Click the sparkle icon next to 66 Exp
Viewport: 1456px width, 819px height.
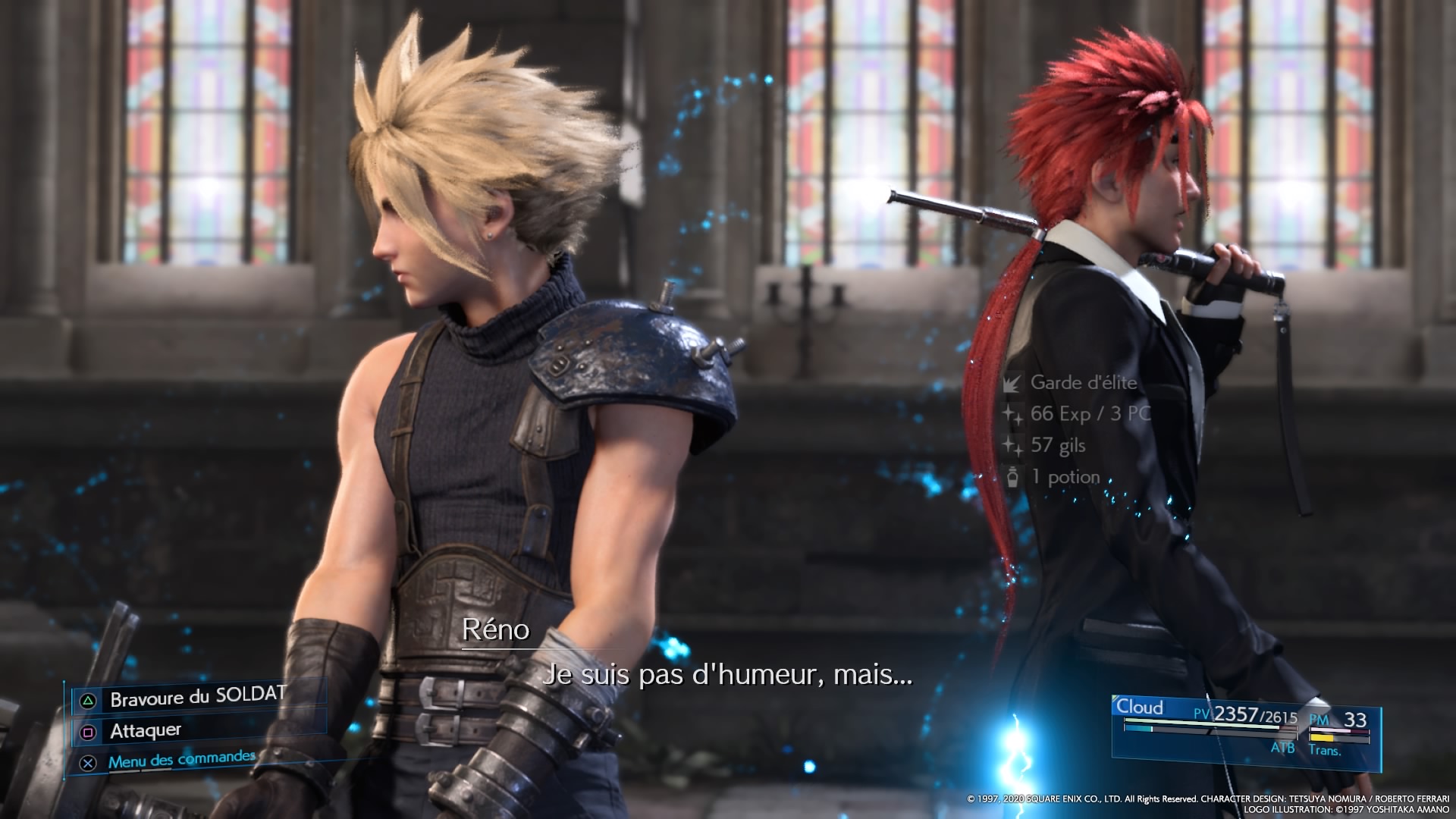click(1014, 415)
